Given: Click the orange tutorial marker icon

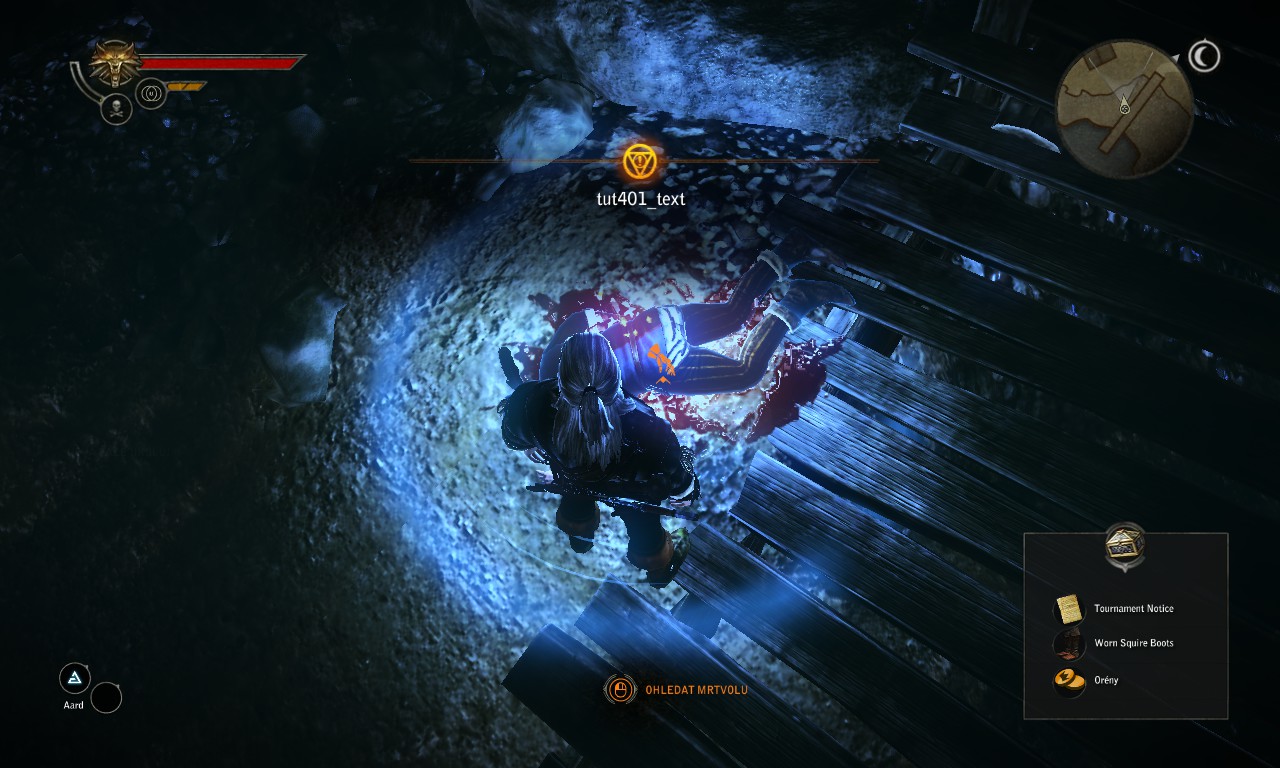Looking at the screenshot, I should tap(639, 162).
